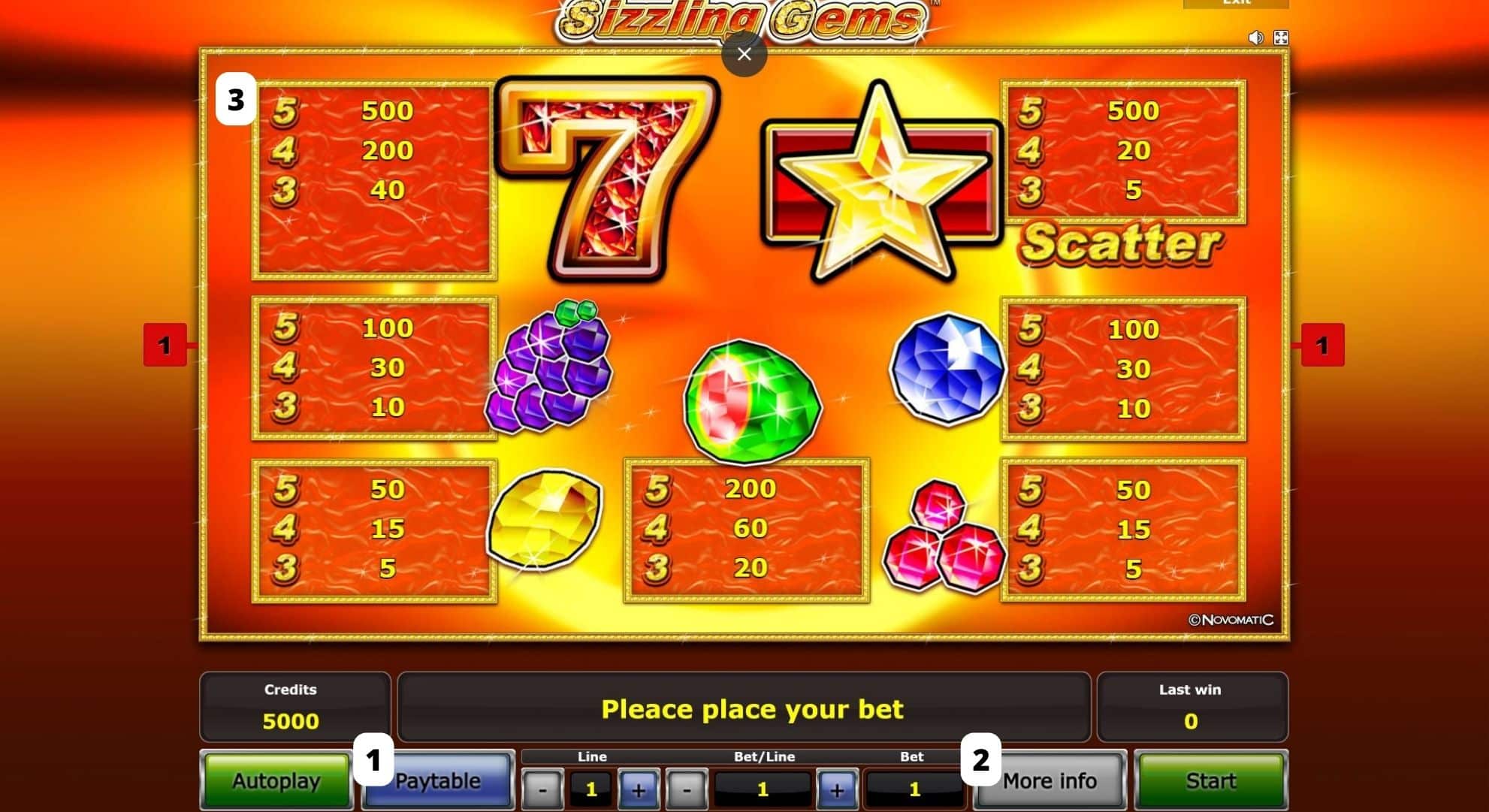This screenshot has width=1489, height=812.
Task: Increase the Line count
Action: (x=638, y=789)
